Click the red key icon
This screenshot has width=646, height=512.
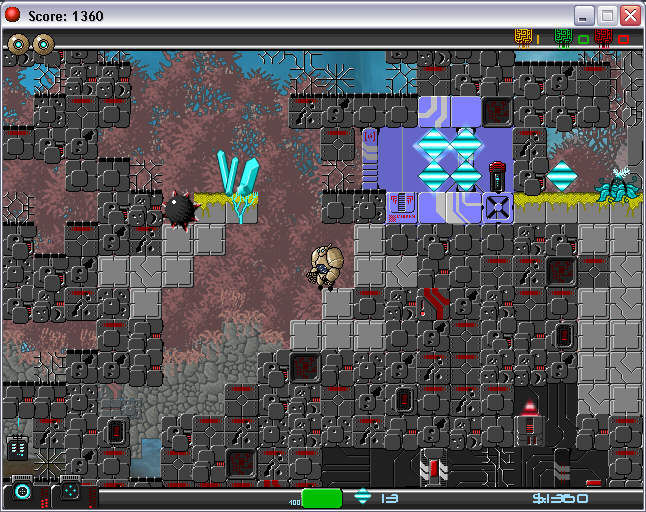[604, 38]
